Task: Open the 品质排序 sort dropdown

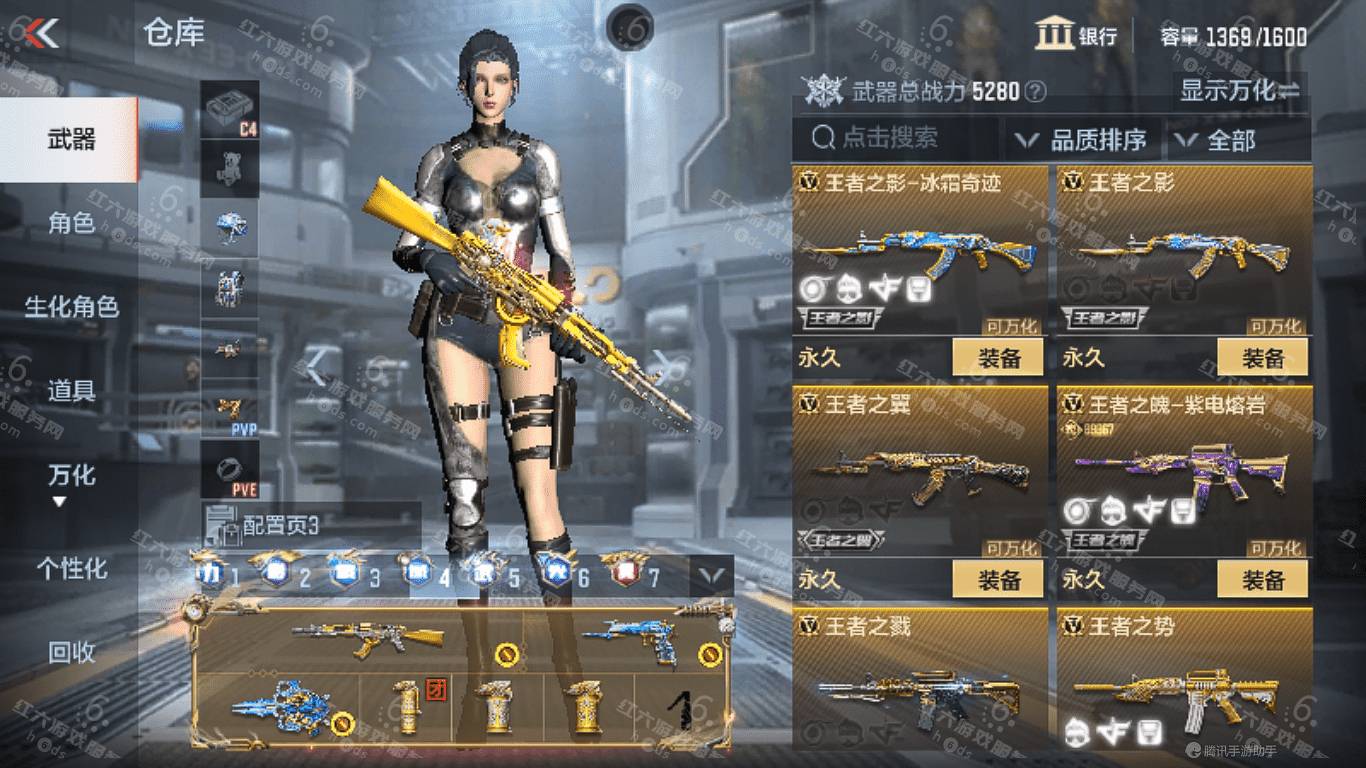Action: click(x=1081, y=140)
